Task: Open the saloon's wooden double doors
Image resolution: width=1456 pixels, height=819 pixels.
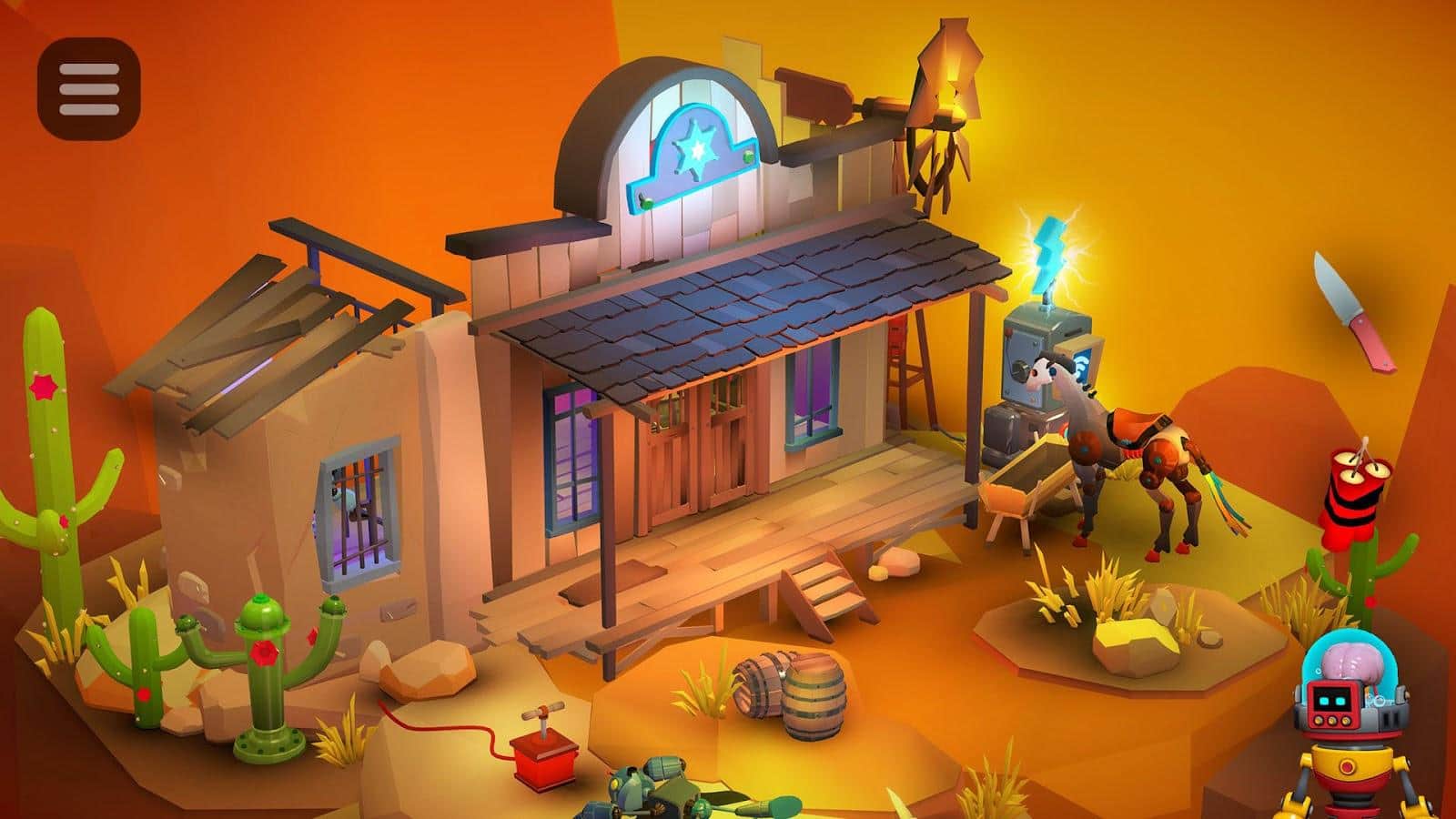Action: tap(701, 455)
